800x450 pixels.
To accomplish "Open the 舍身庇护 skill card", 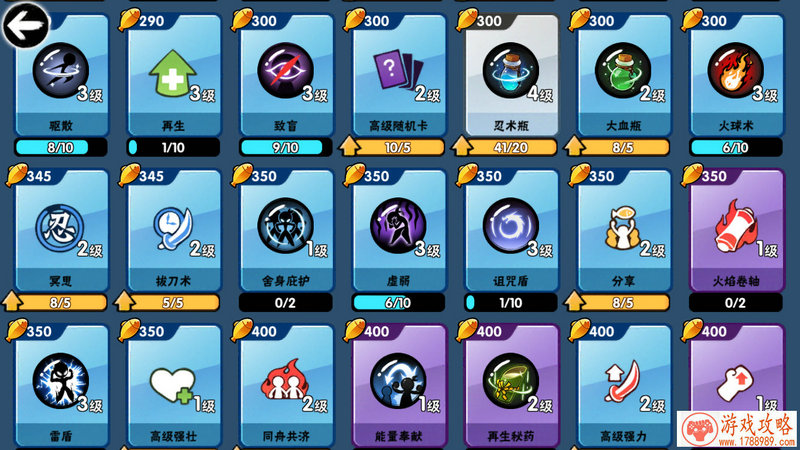I will tap(287, 230).
